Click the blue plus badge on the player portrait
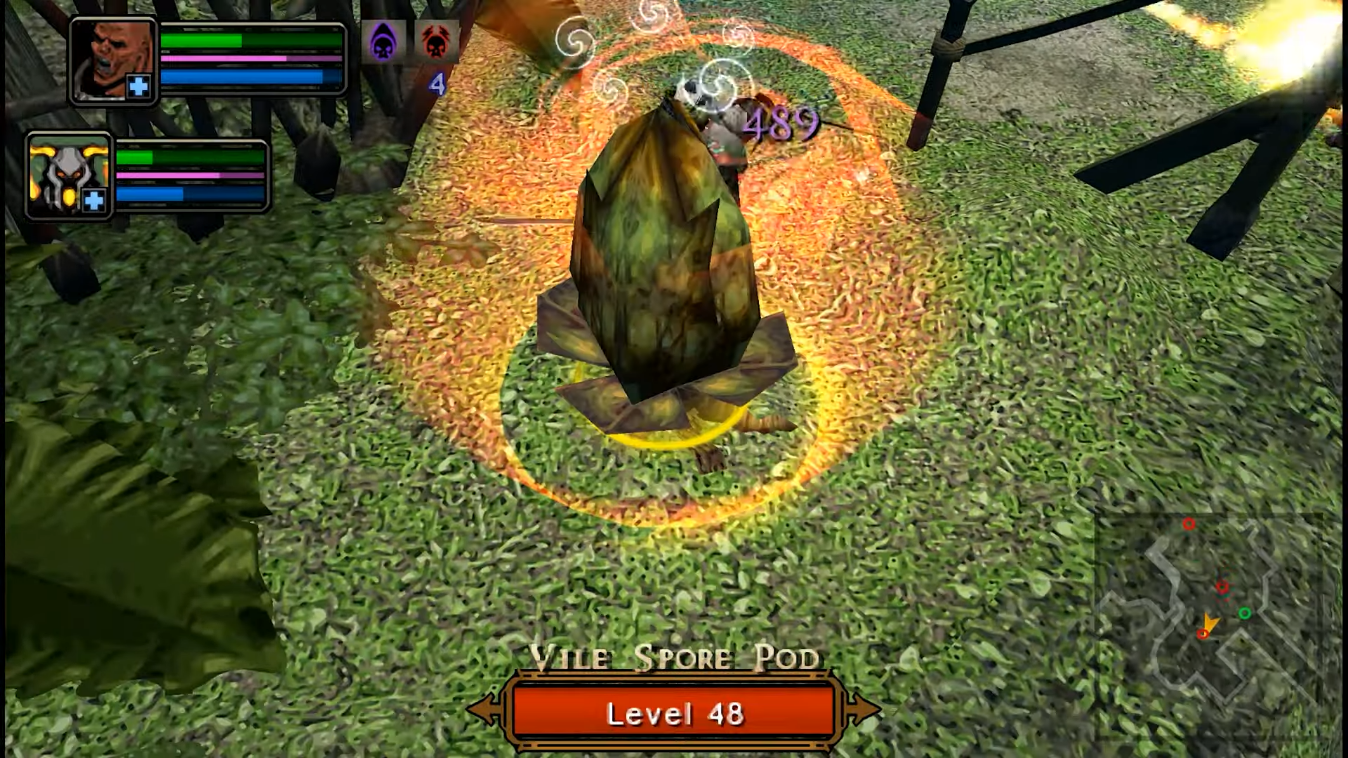This screenshot has height=758, width=1348. click(x=137, y=87)
